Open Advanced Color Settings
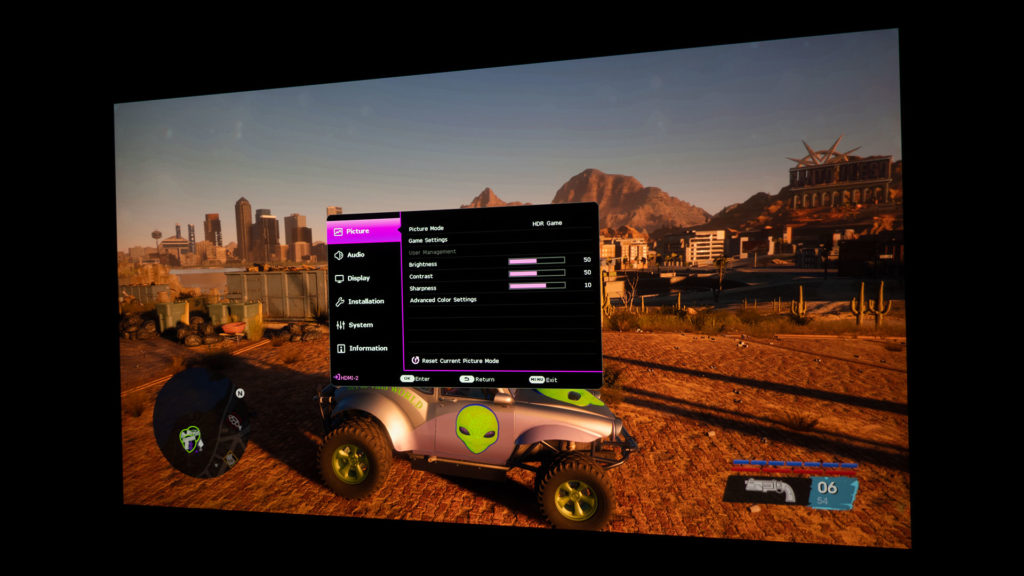This screenshot has height=576, width=1024. click(443, 299)
